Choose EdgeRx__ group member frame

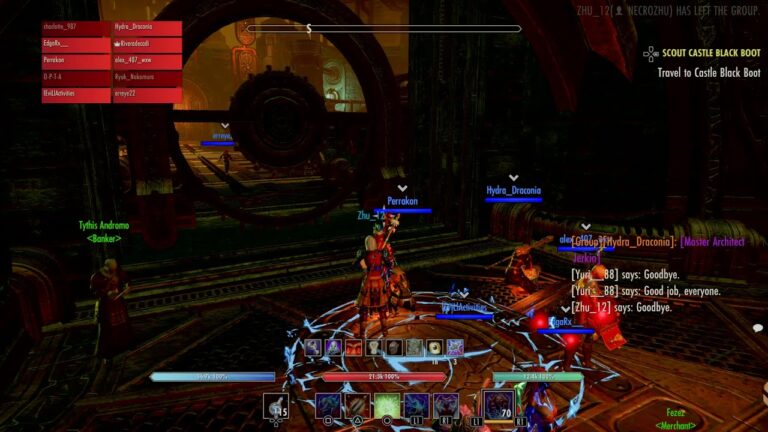click(x=76, y=45)
